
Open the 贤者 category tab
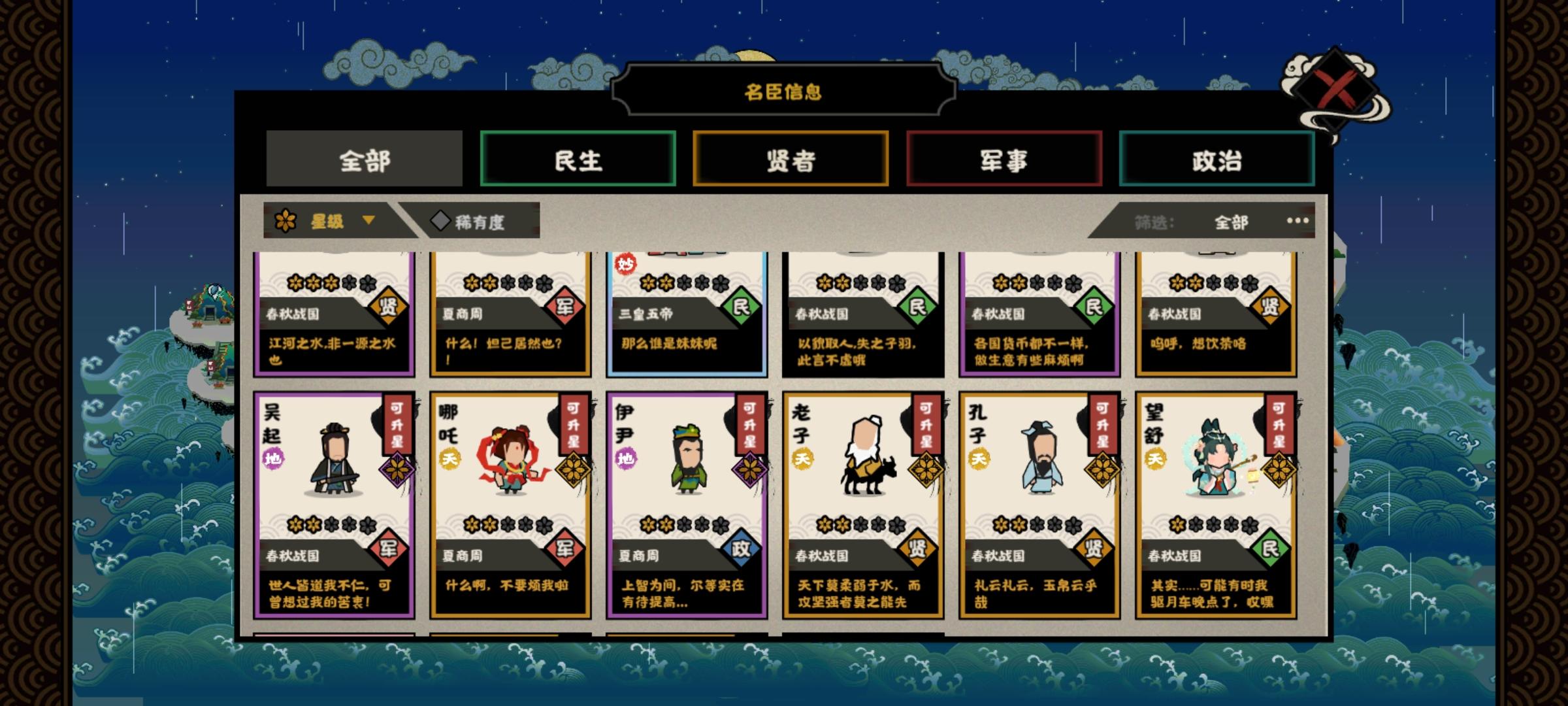[x=791, y=157]
